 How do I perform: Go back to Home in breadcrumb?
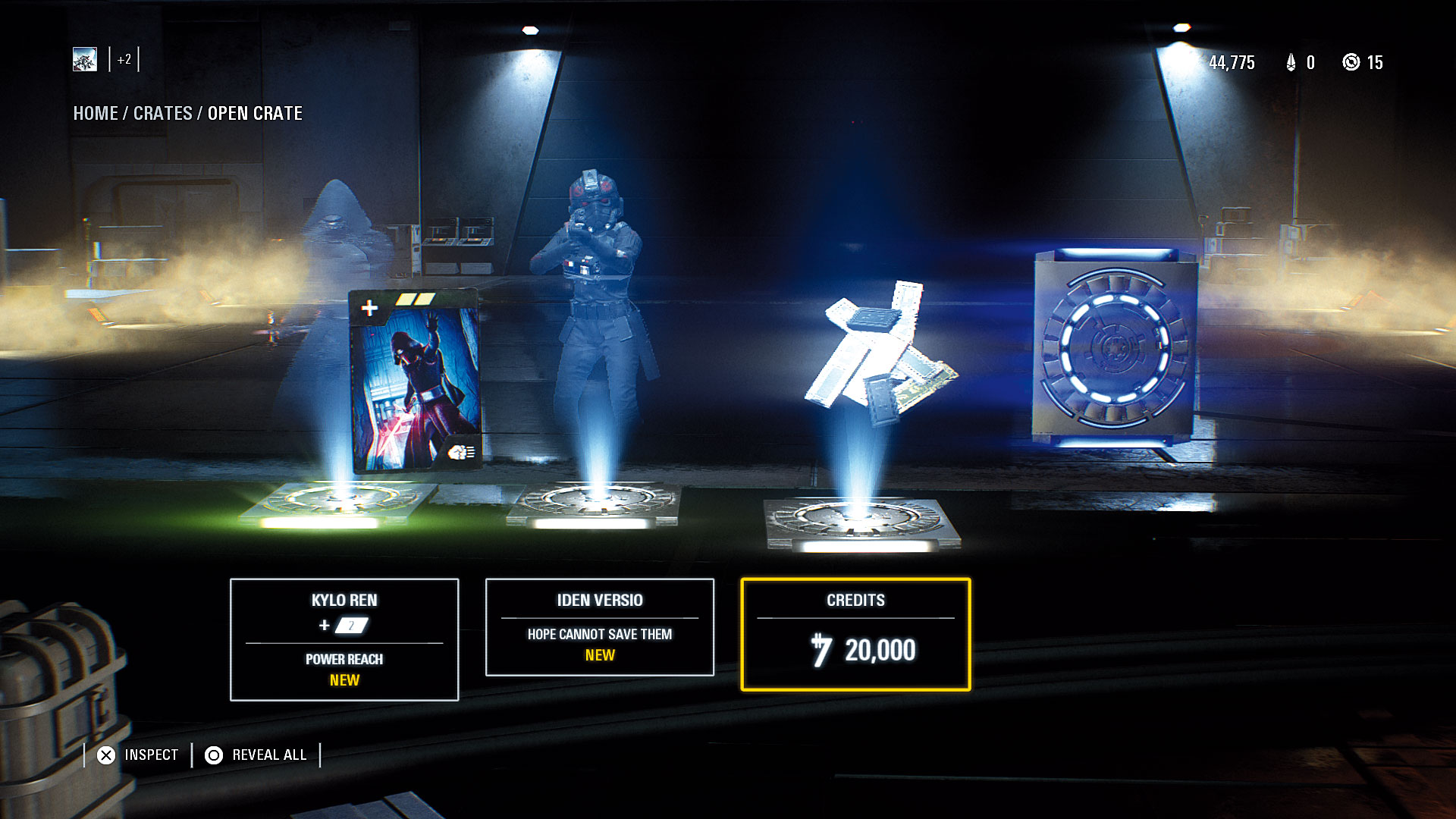[x=95, y=114]
